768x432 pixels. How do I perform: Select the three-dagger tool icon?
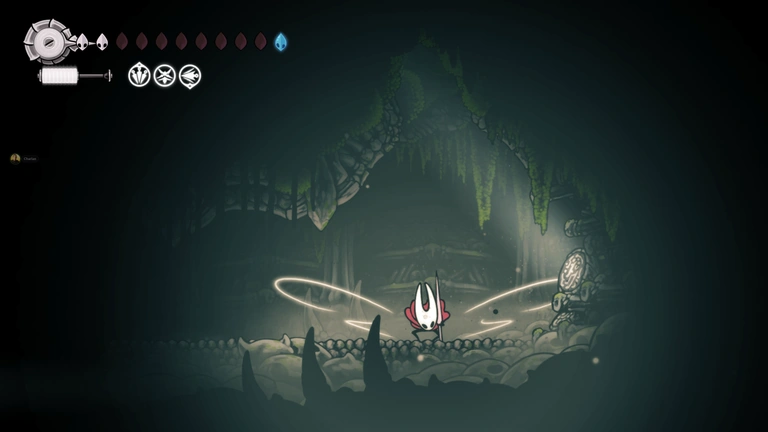pyautogui.click(x=139, y=75)
